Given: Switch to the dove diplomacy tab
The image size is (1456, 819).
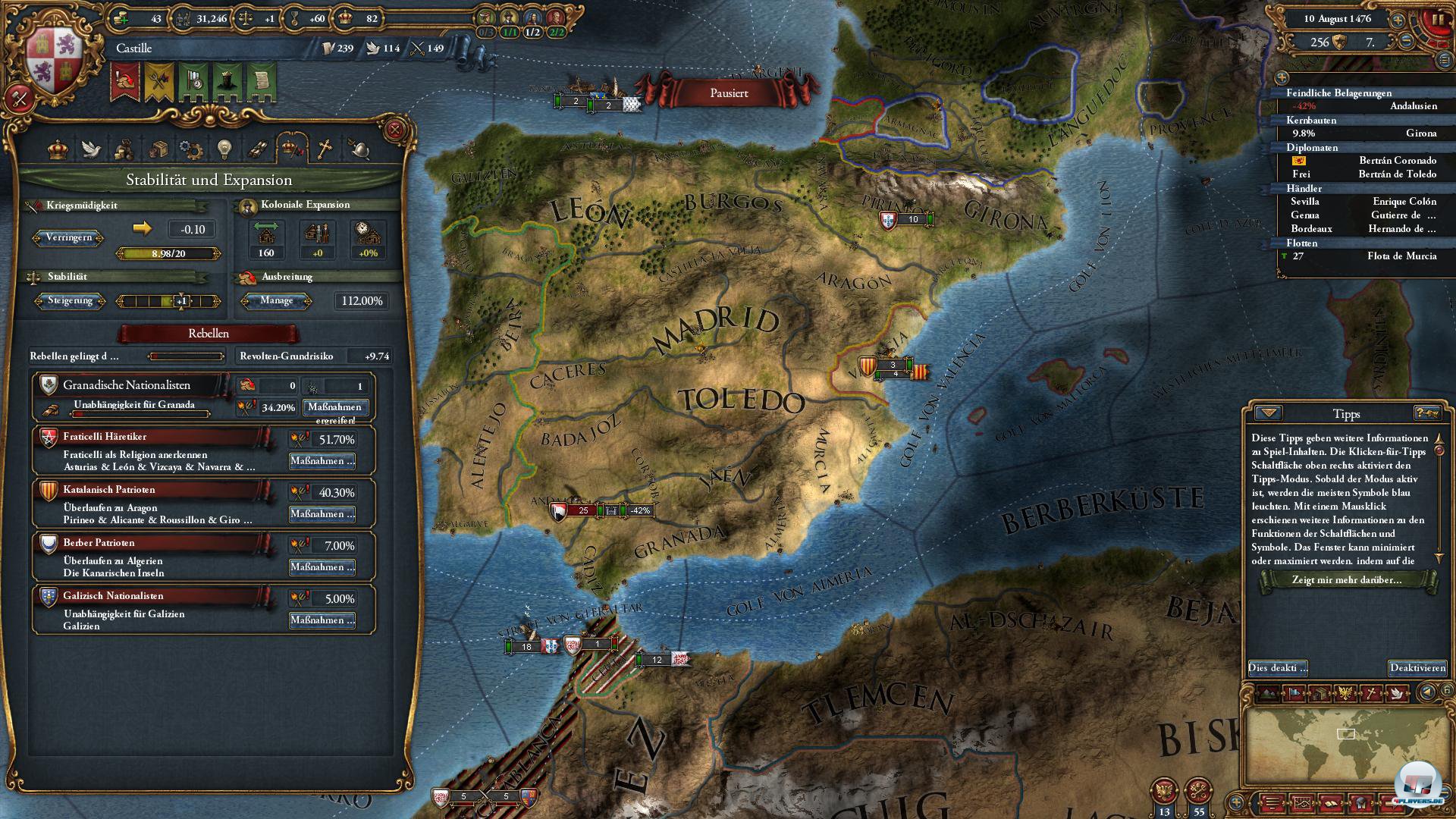Looking at the screenshot, I should click(x=91, y=149).
